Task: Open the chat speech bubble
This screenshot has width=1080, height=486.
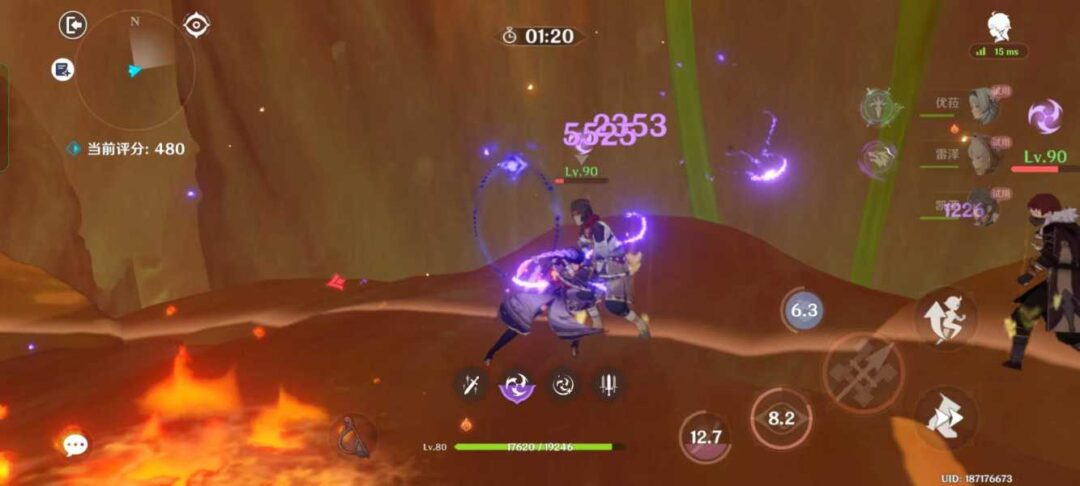Action: (x=75, y=445)
